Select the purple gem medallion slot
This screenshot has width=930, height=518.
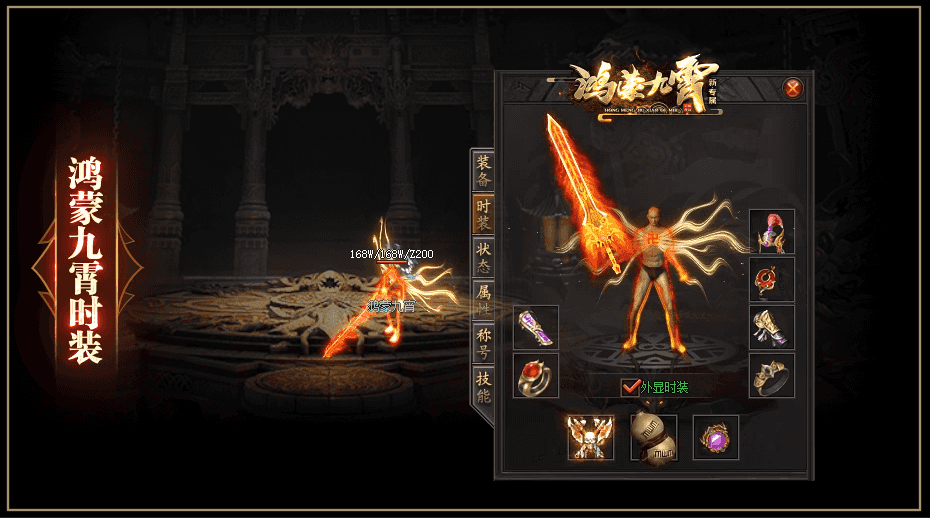(x=716, y=438)
